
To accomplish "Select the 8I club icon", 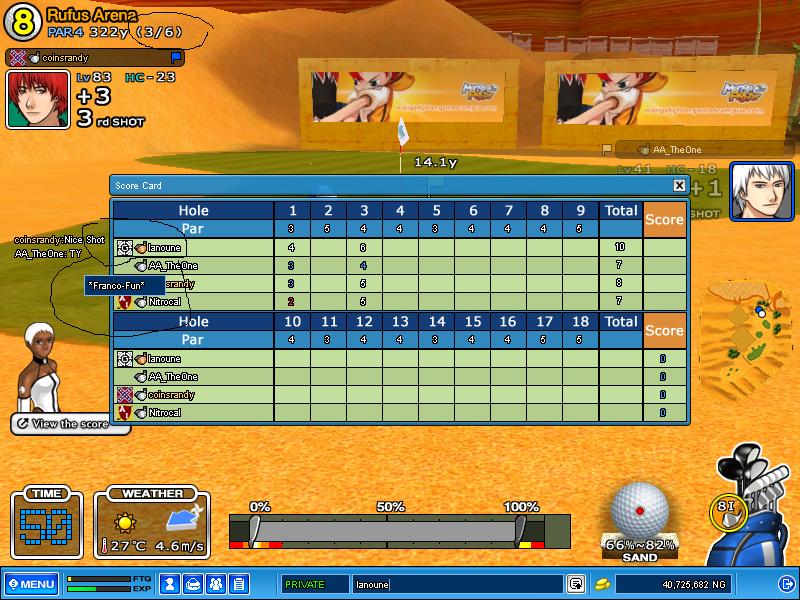I will [726, 507].
